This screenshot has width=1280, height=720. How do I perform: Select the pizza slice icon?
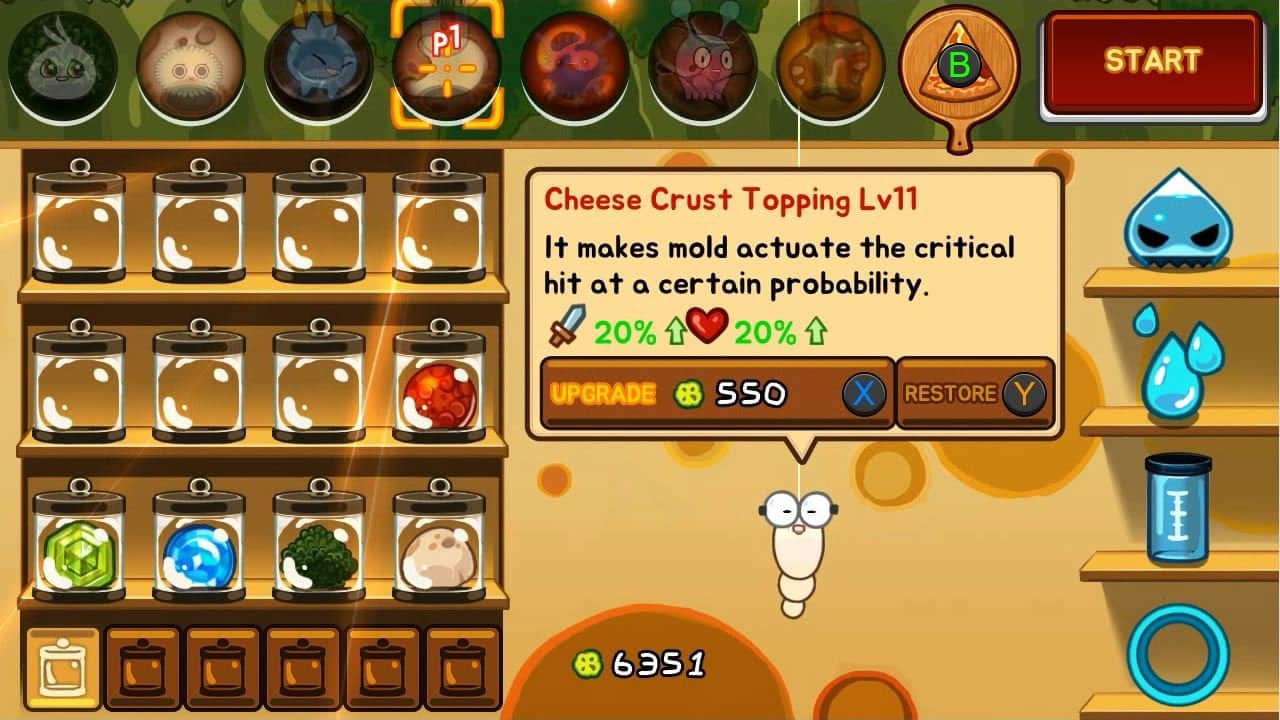(x=958, y=67)
